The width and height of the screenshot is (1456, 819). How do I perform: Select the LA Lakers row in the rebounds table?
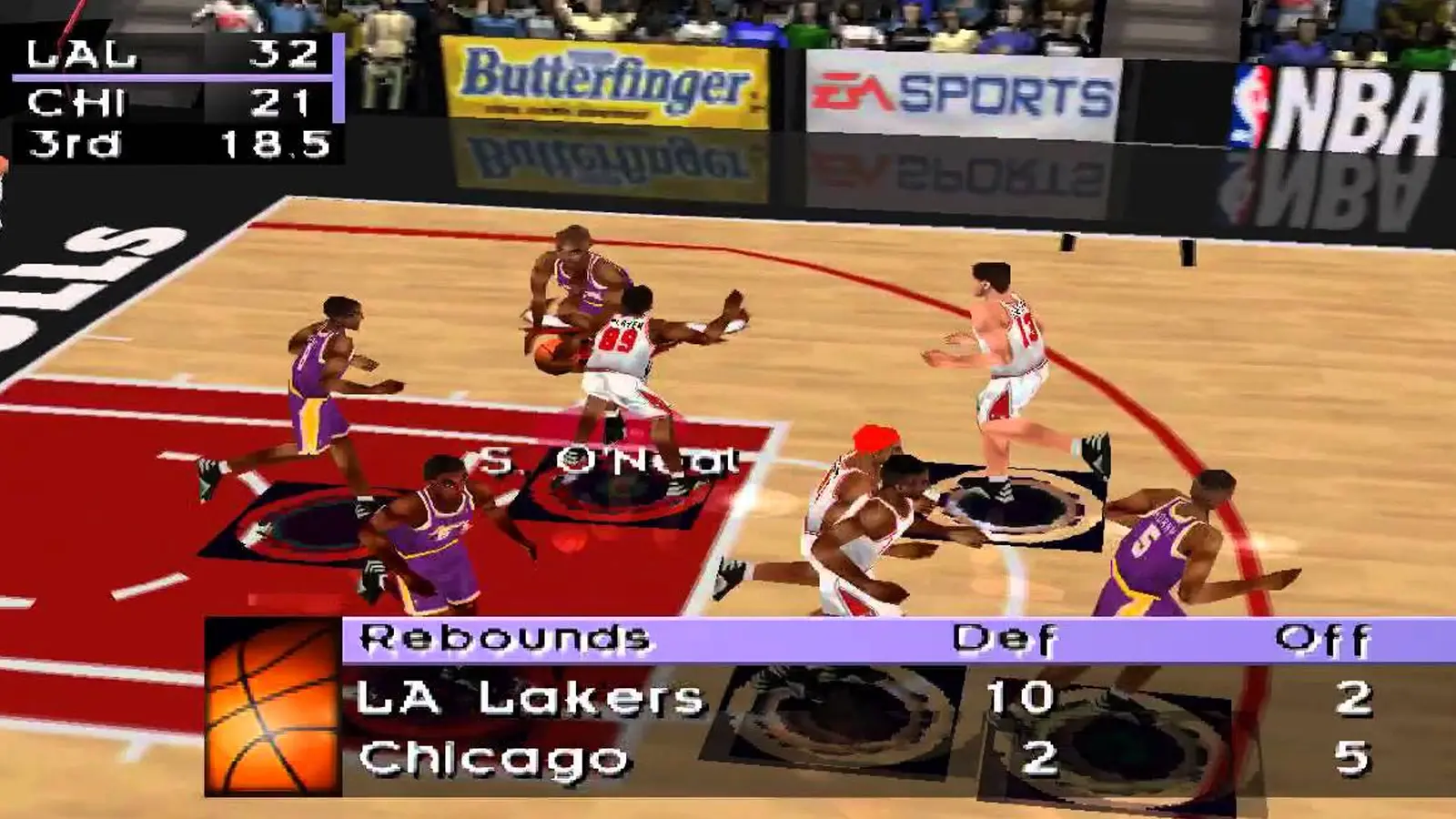click(x=528, y=699)
